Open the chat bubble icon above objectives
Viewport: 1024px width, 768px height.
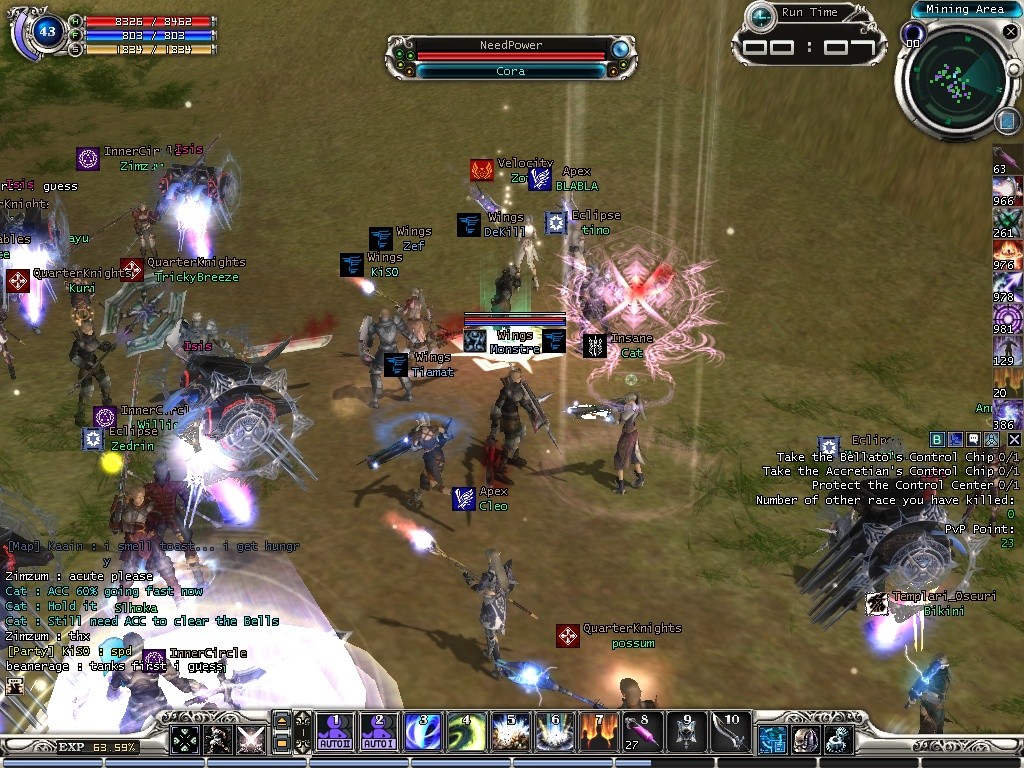(x=973, y=439)
